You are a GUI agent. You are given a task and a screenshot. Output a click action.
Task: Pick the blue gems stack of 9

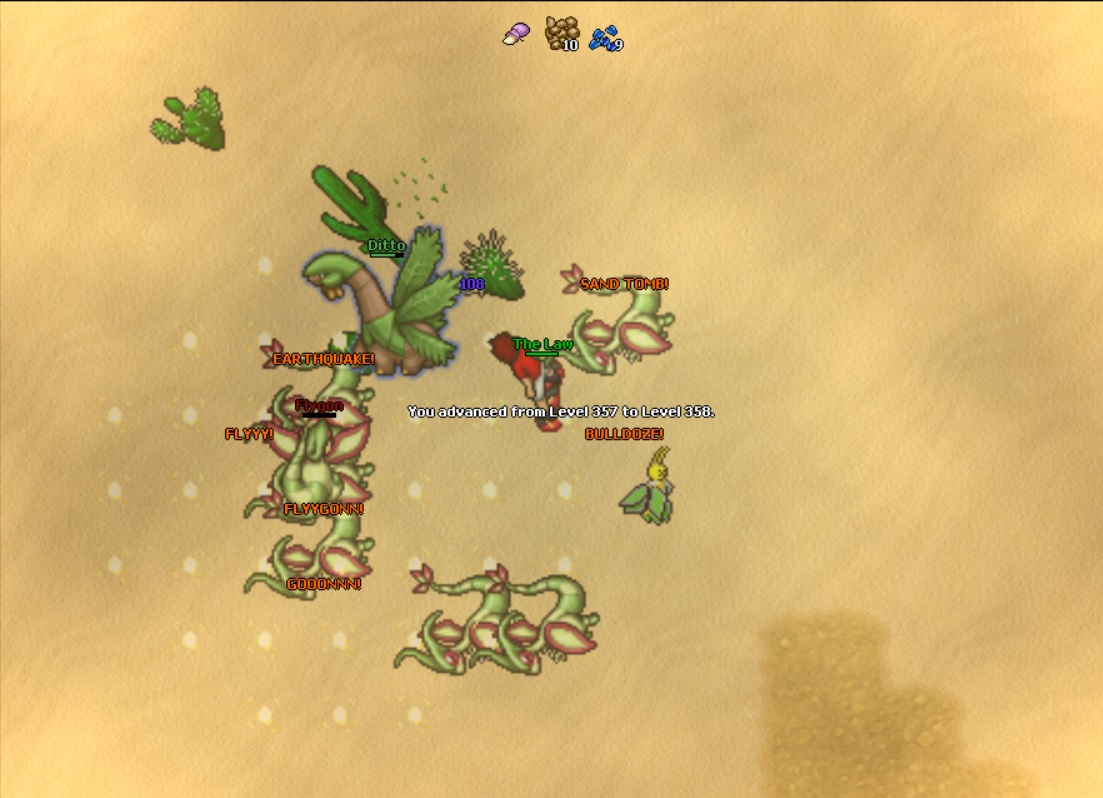pos(604,39)
